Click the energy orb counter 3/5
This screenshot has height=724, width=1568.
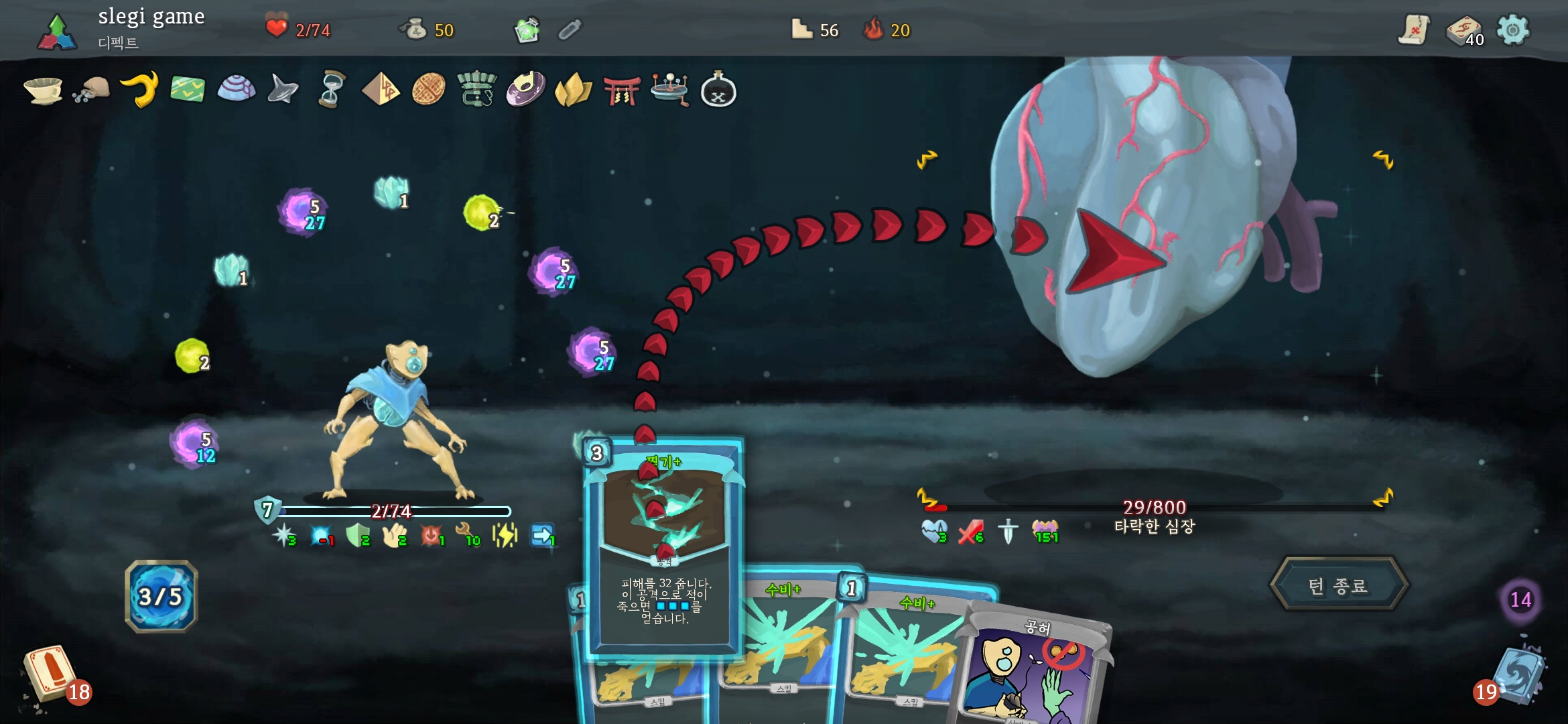coord(161,596)
